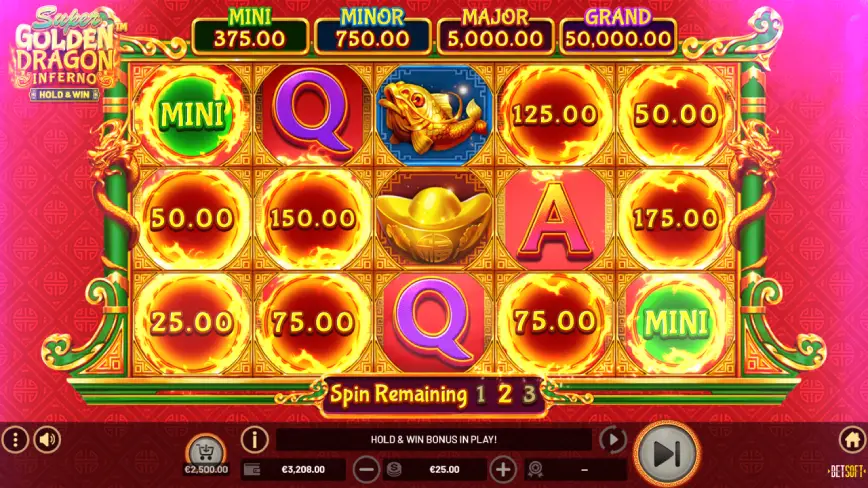Open the buy feature cart for €2,500
The height and width of the screenshot is (488, 868).
pos(207,448)
